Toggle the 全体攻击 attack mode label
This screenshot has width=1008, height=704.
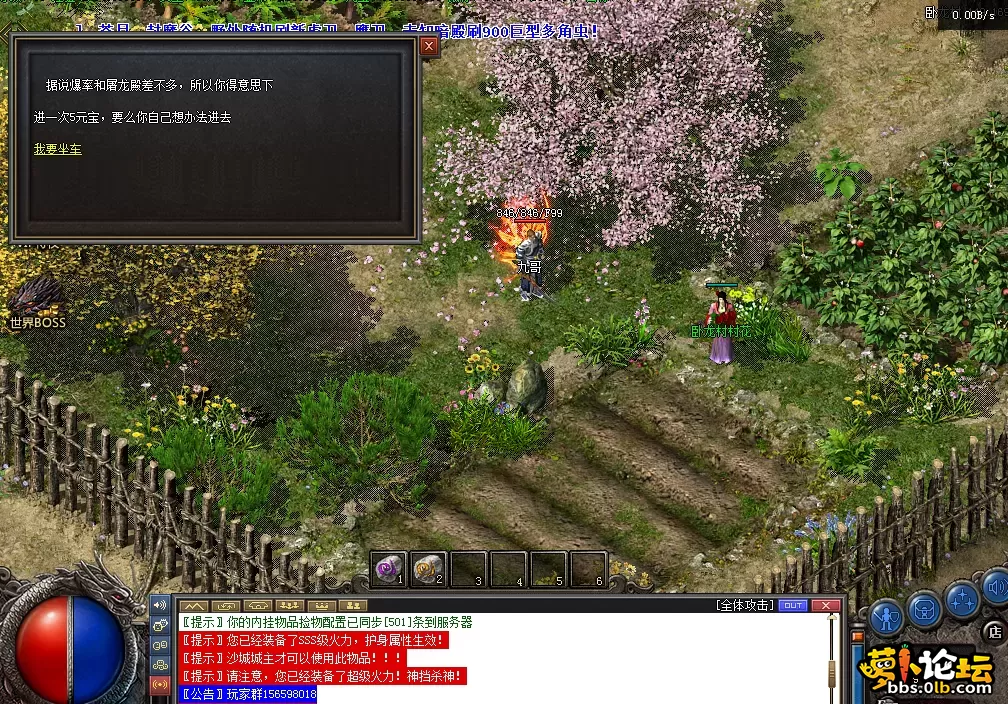pos(745,605)
